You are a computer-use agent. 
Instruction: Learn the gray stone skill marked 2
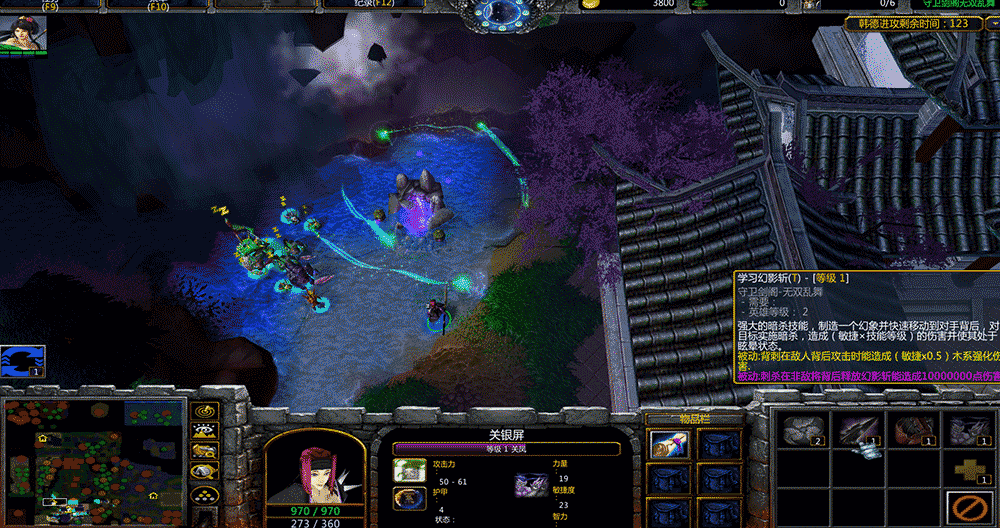pyautogui.click(x=799, y=430)
